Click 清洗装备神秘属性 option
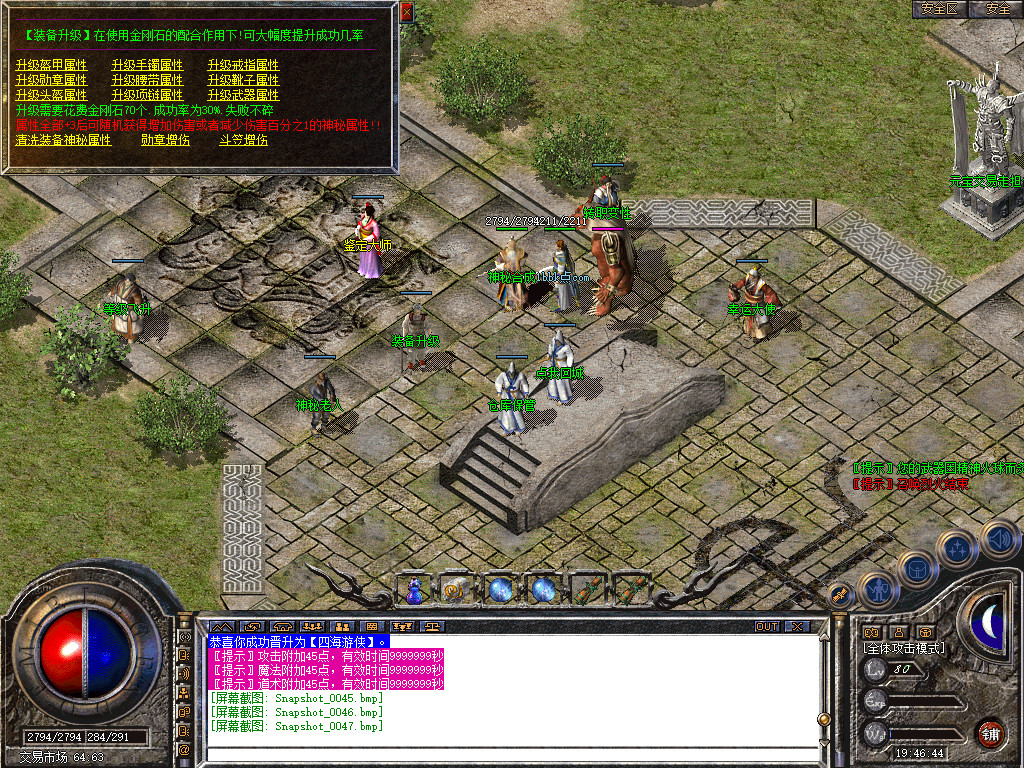This screenshot has width=1024, height=768. tap(63, 141)
